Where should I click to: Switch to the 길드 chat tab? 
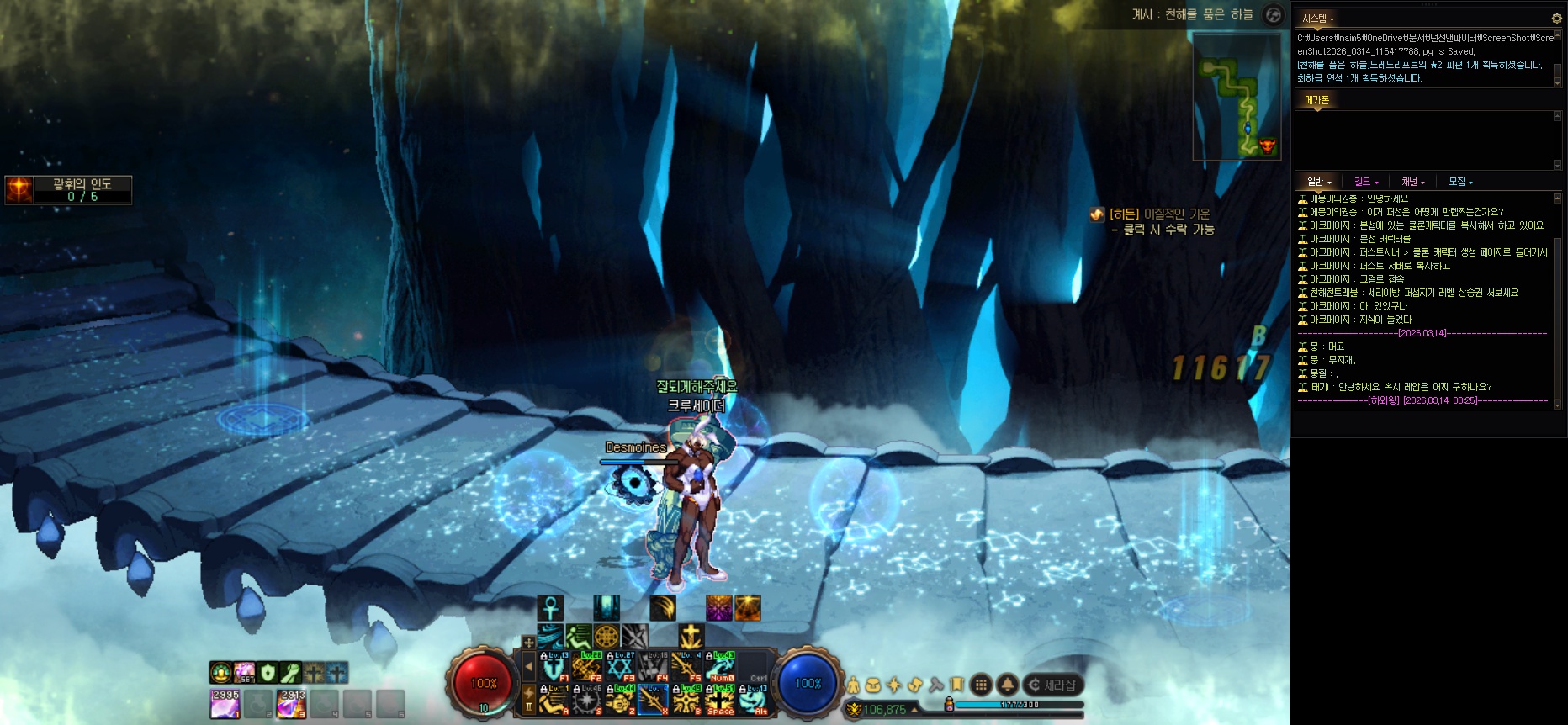(1365, 182)
